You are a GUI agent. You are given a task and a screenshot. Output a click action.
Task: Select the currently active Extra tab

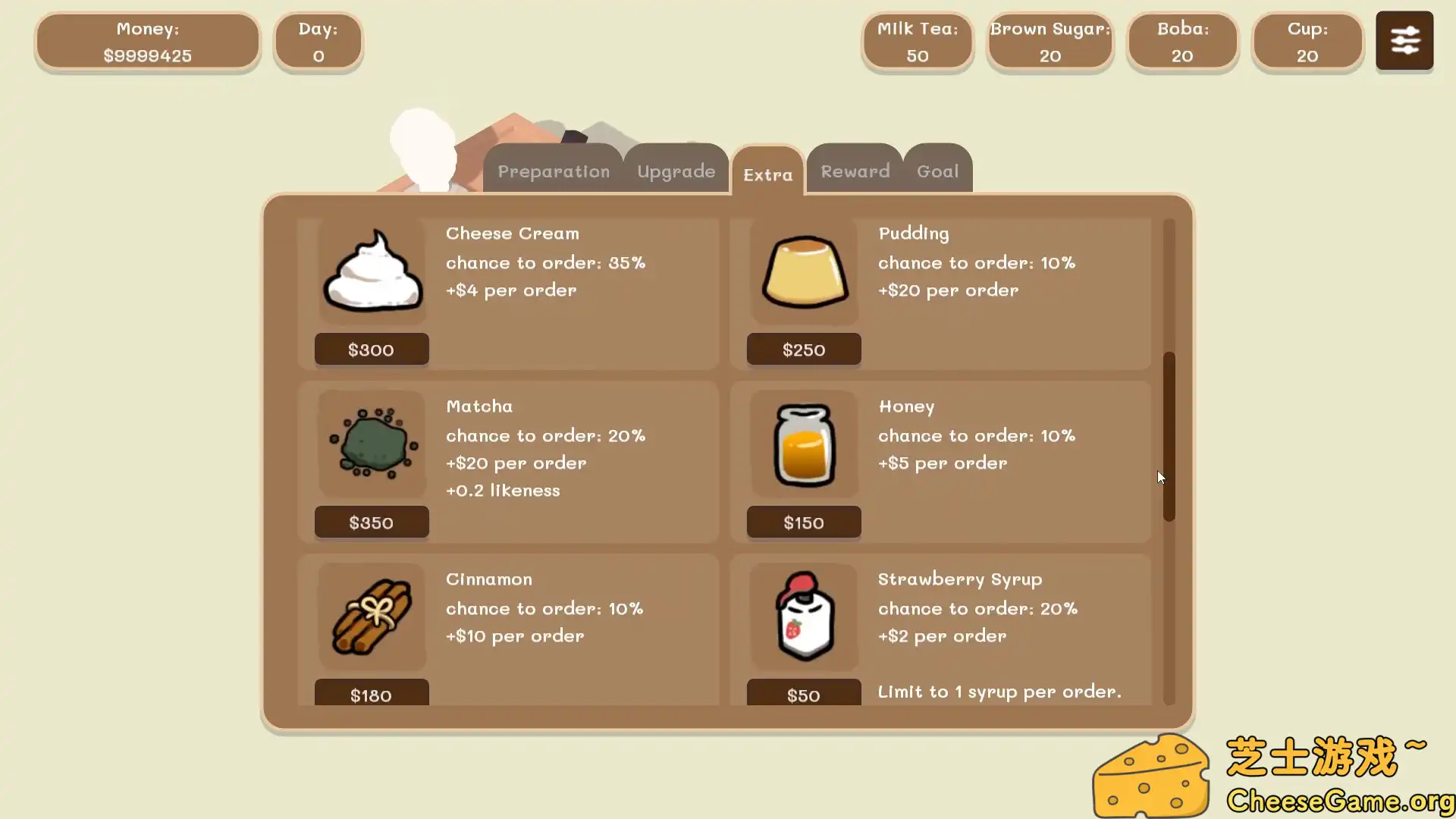[x=767, y=175]
